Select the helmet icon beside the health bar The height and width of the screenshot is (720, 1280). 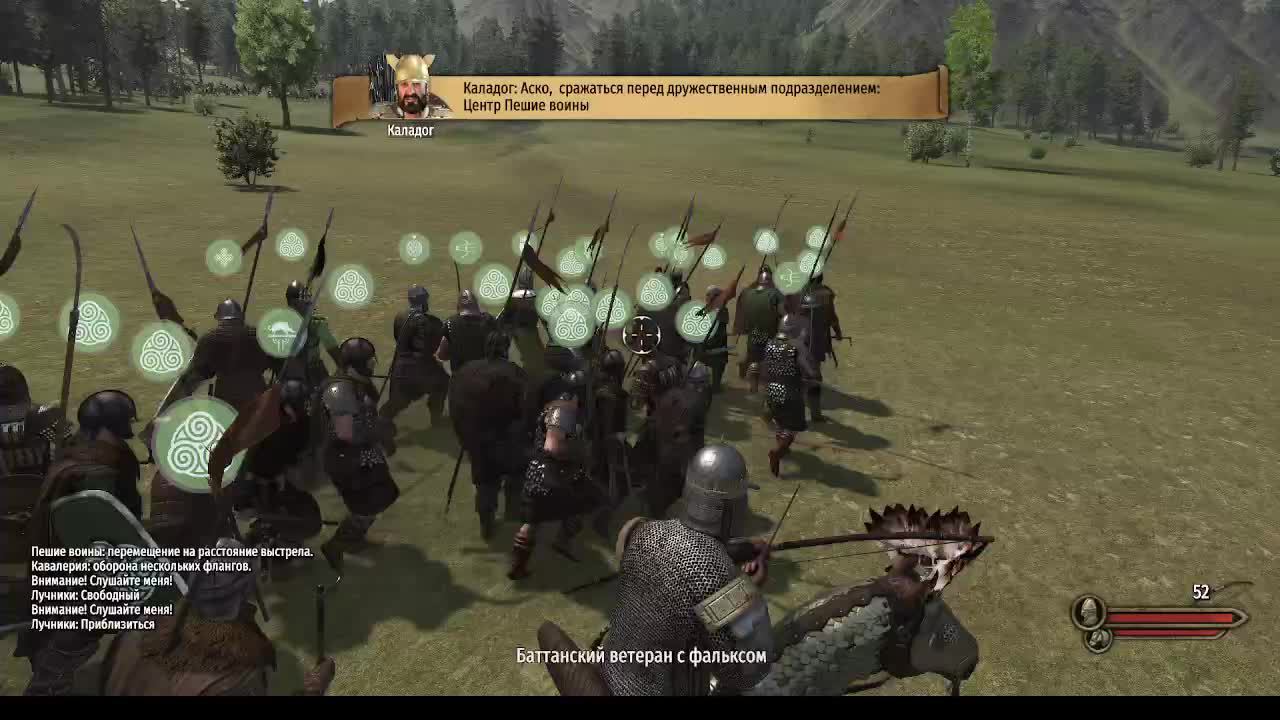[x=1088, y=613]
